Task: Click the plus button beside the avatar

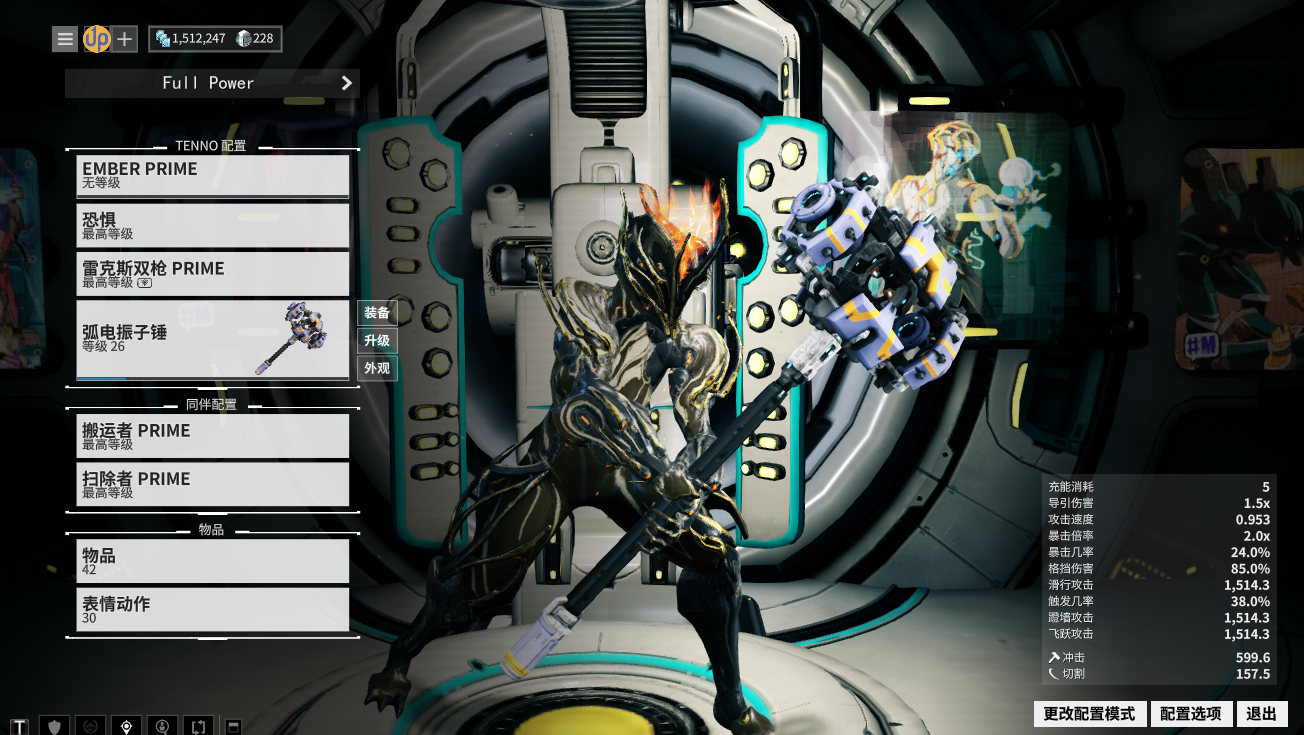Action: pos(124,39)
